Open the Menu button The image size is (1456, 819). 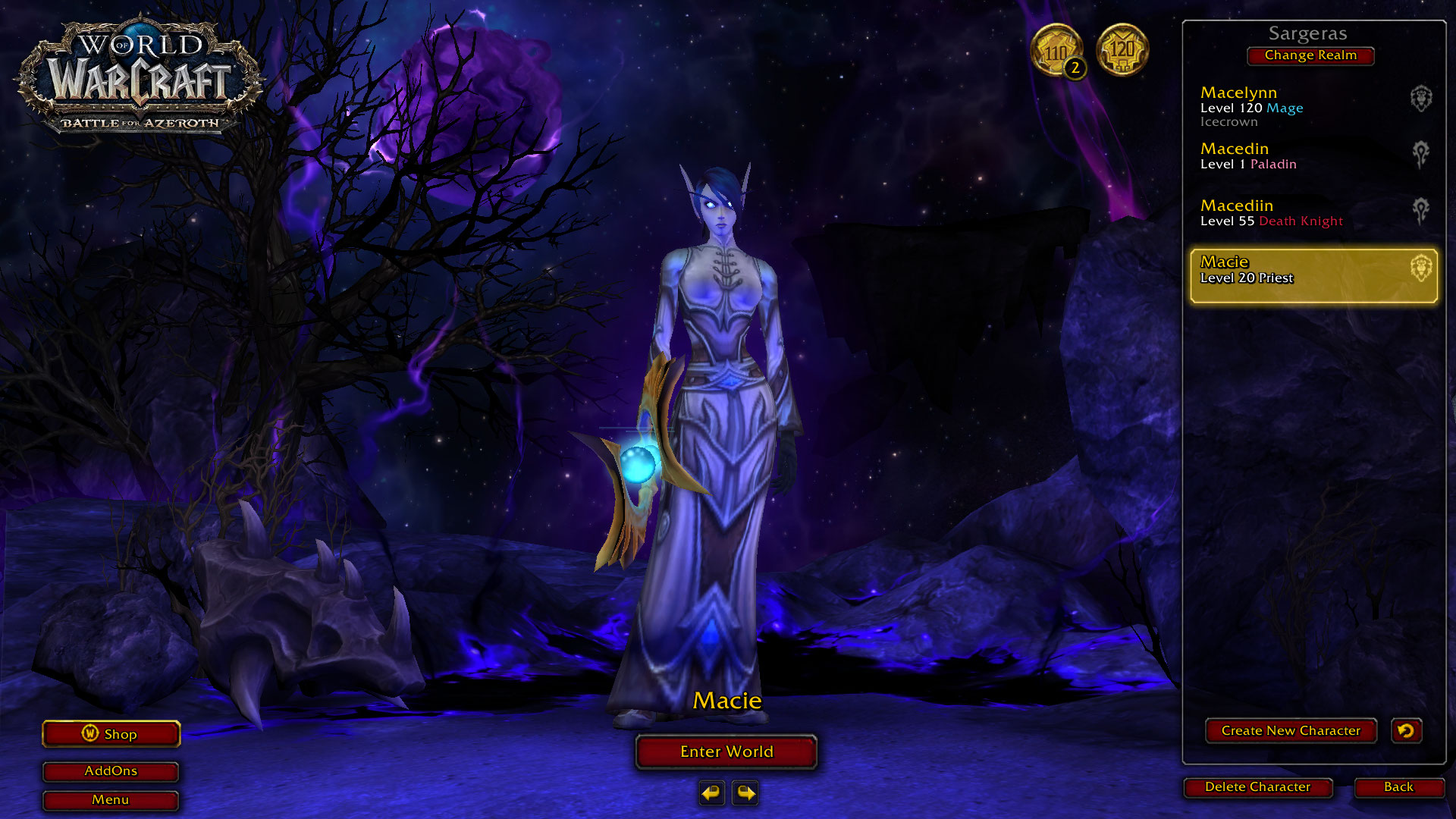click(x=111, y=800)
